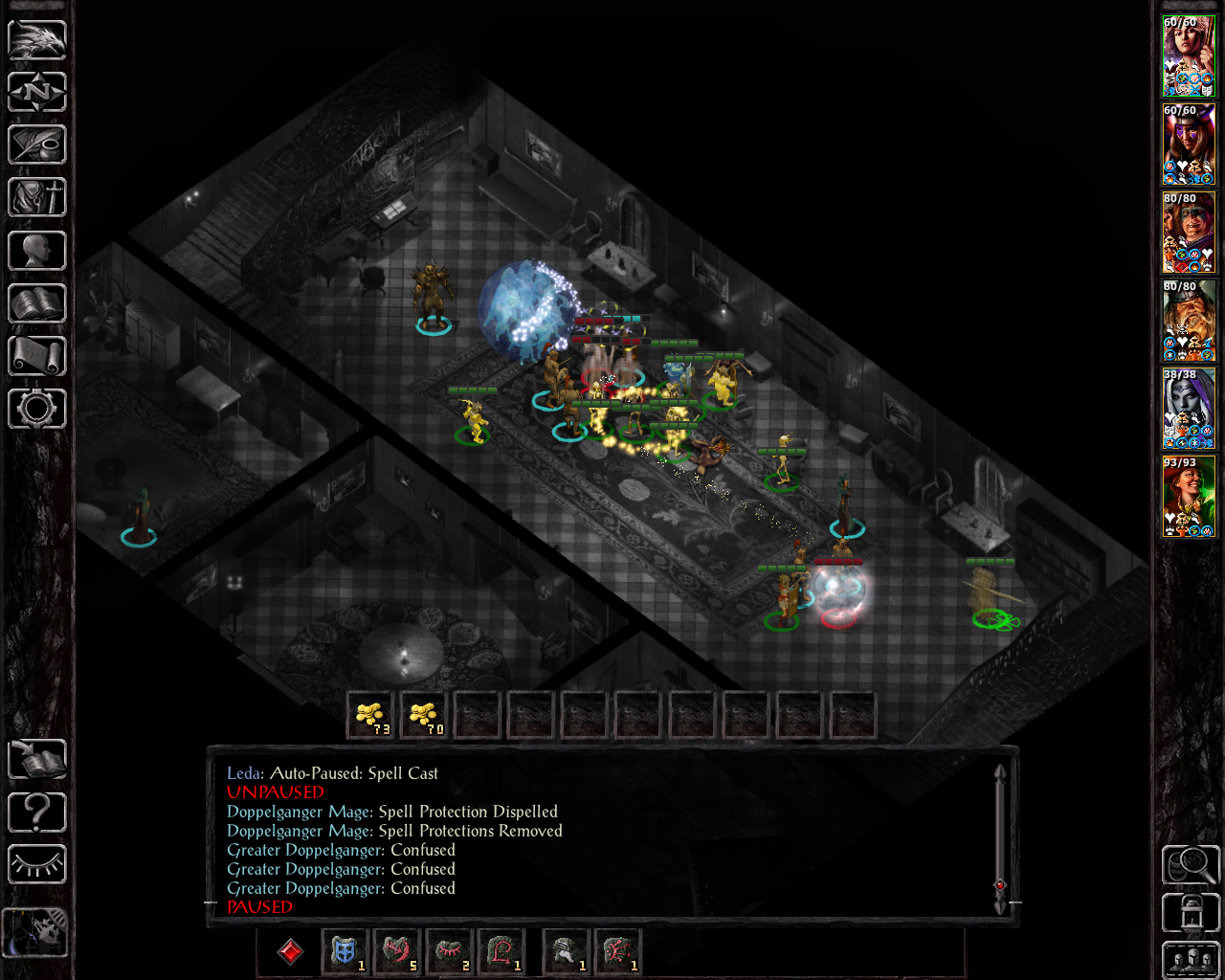Click the lantern button
This screenshot has width=1225, height=980.
(x=1189, y=913)
